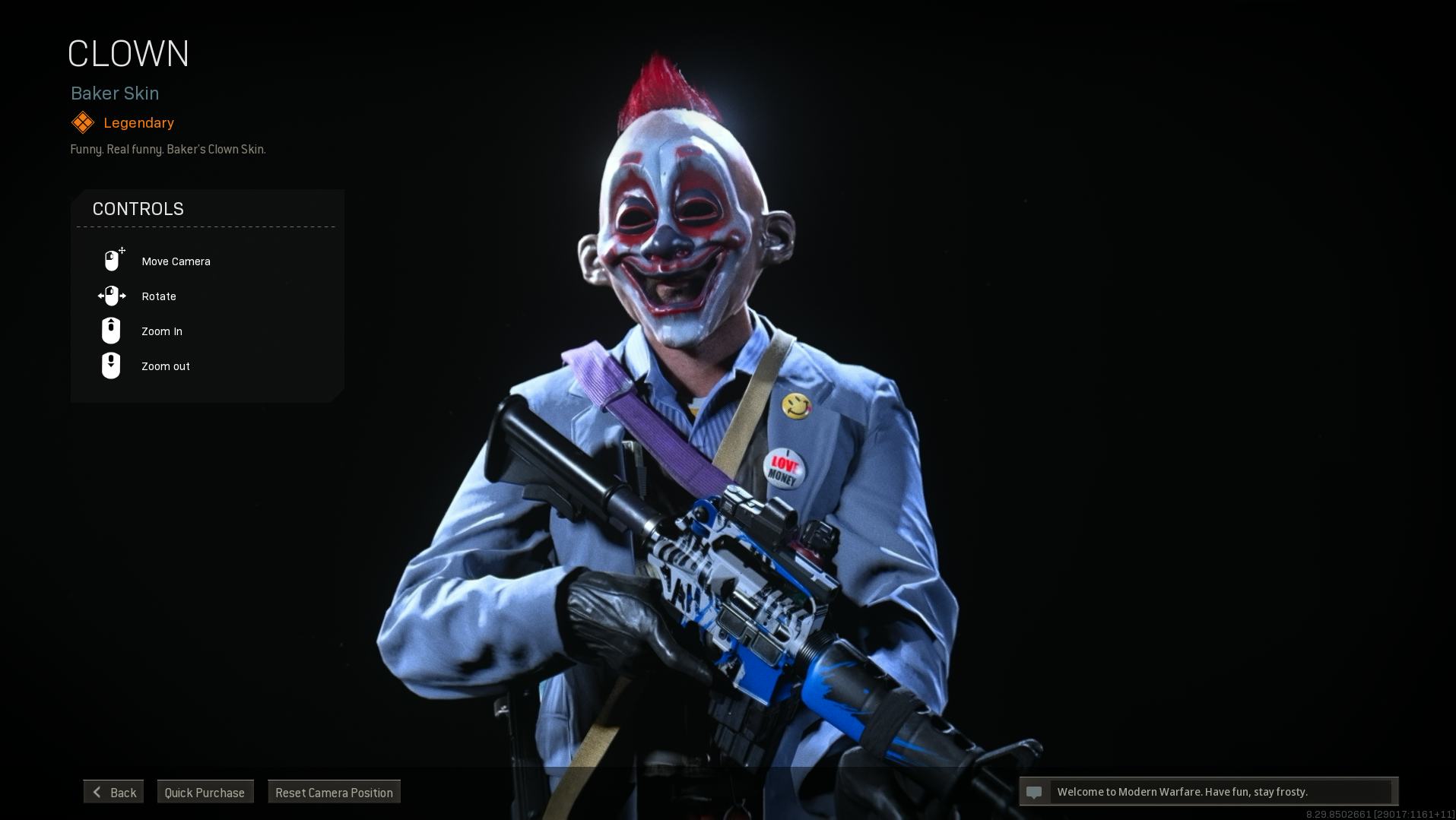Click Reset Camera Position
Viewport: 1456px width, 820px height.
pos(334,792)
